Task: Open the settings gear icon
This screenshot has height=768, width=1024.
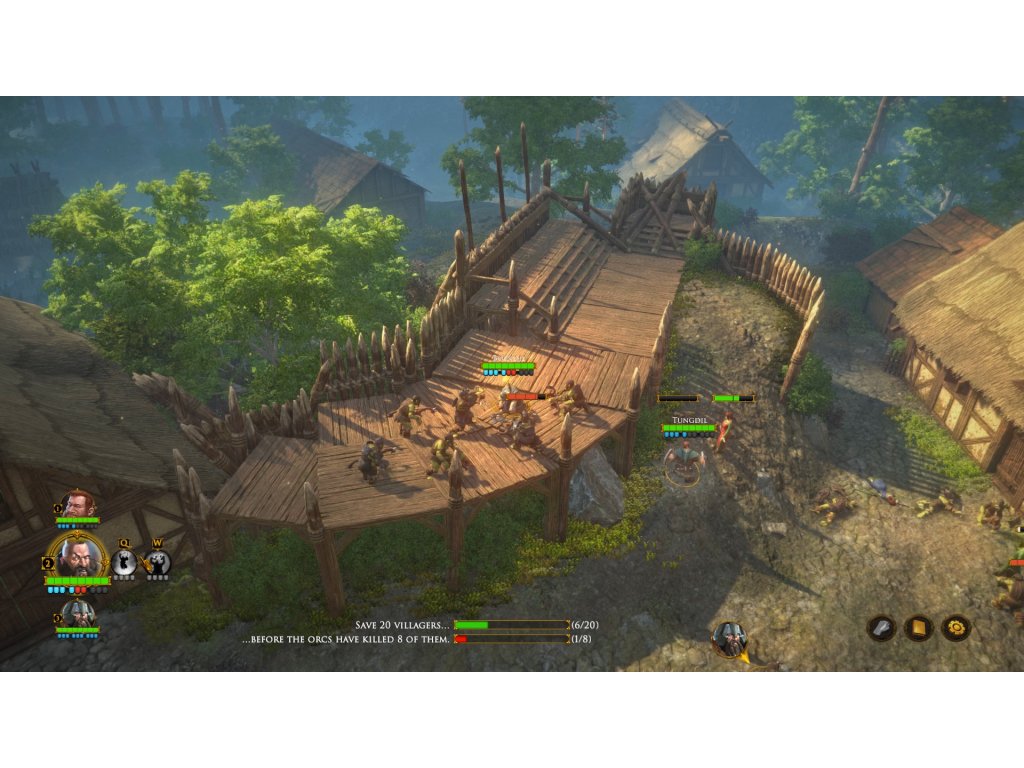Action: [x=955, y=628]
